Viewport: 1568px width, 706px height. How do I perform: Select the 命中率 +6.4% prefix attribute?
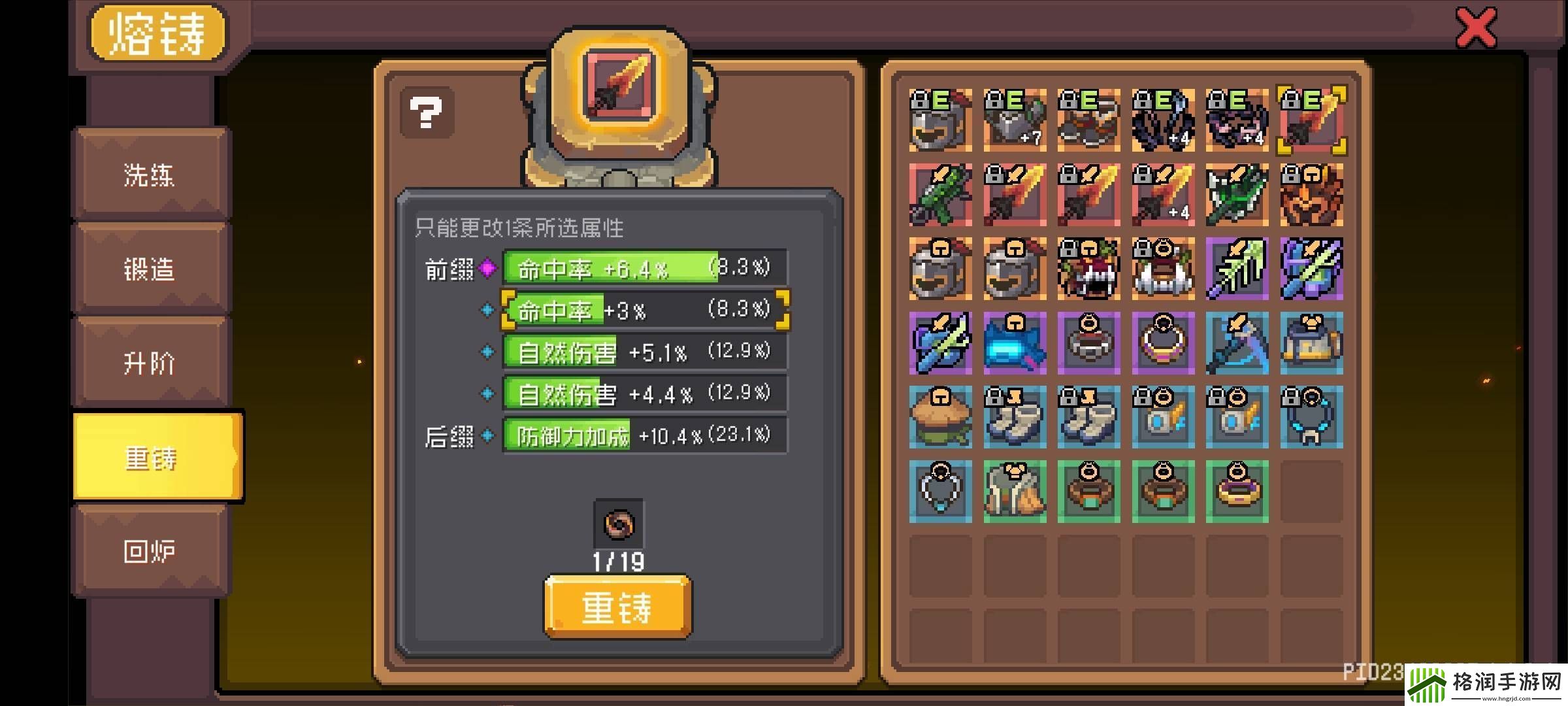point(644,268)
